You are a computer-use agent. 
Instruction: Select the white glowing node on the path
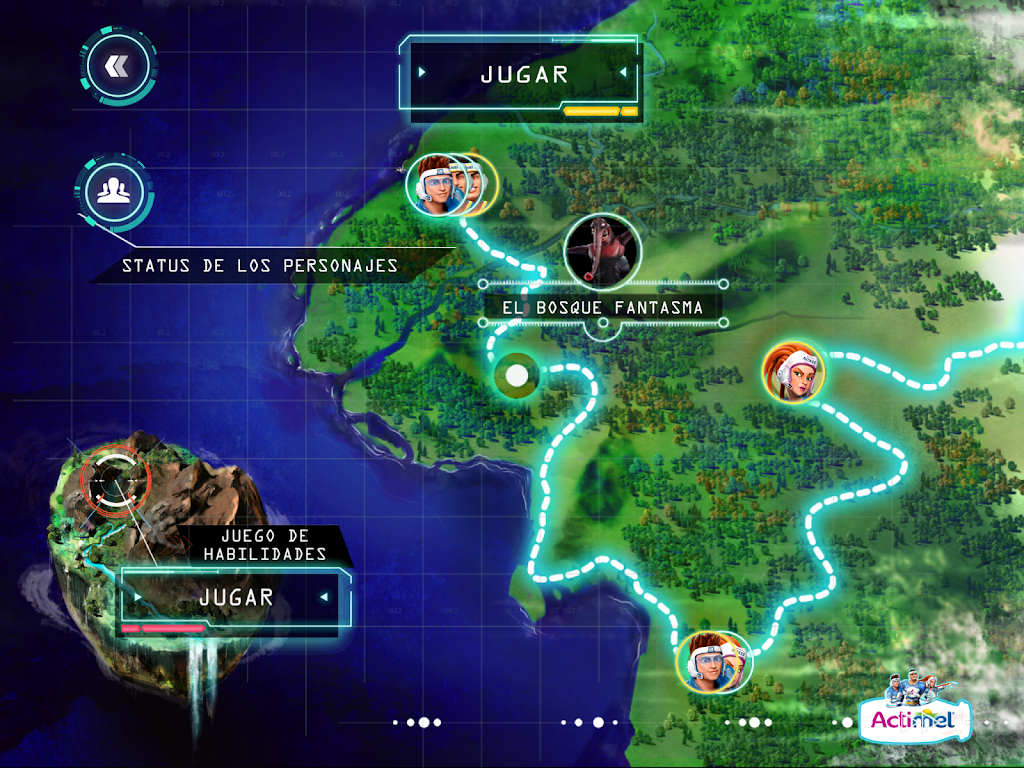516,376
